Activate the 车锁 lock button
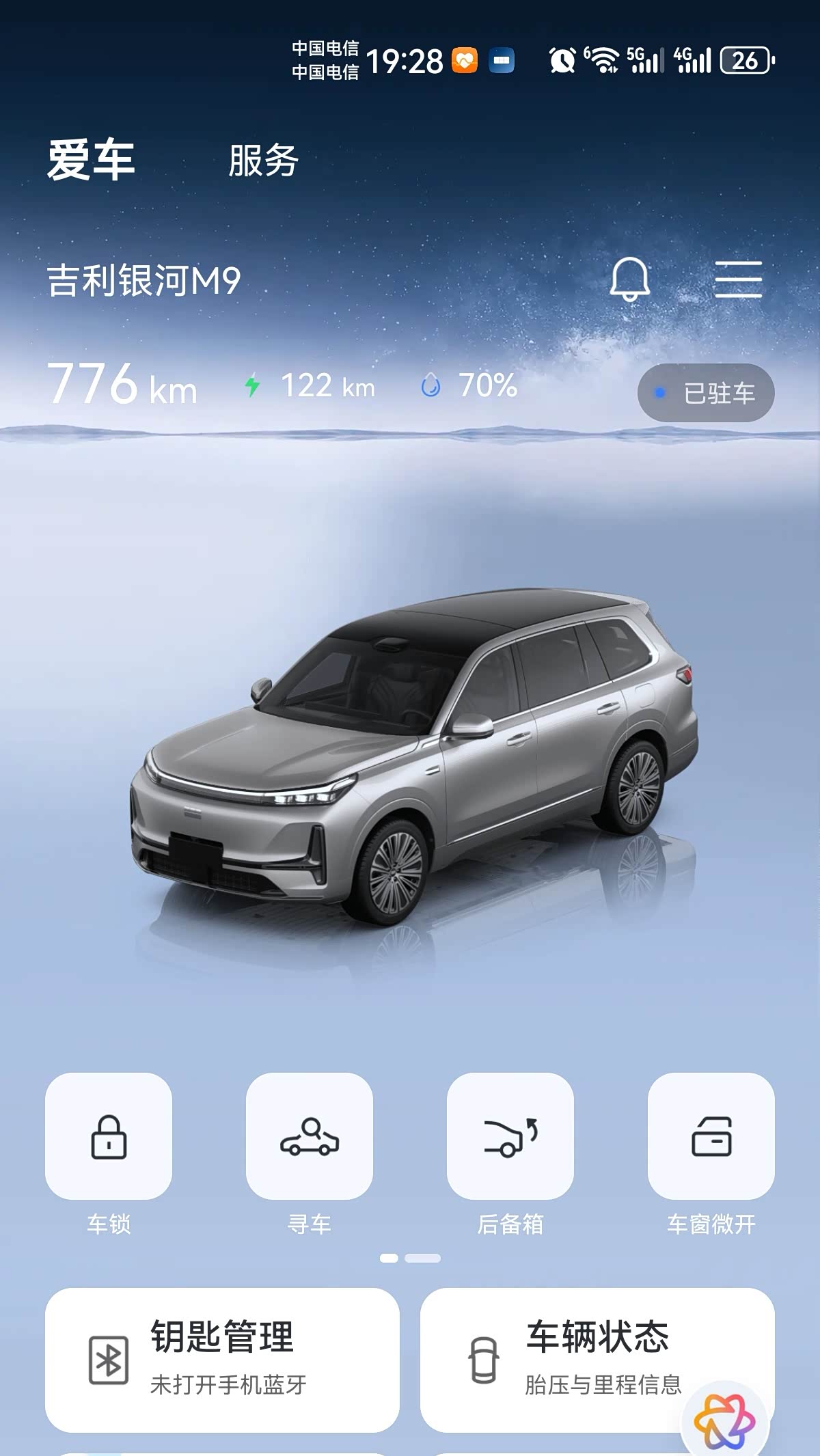 coord(109,1136)
